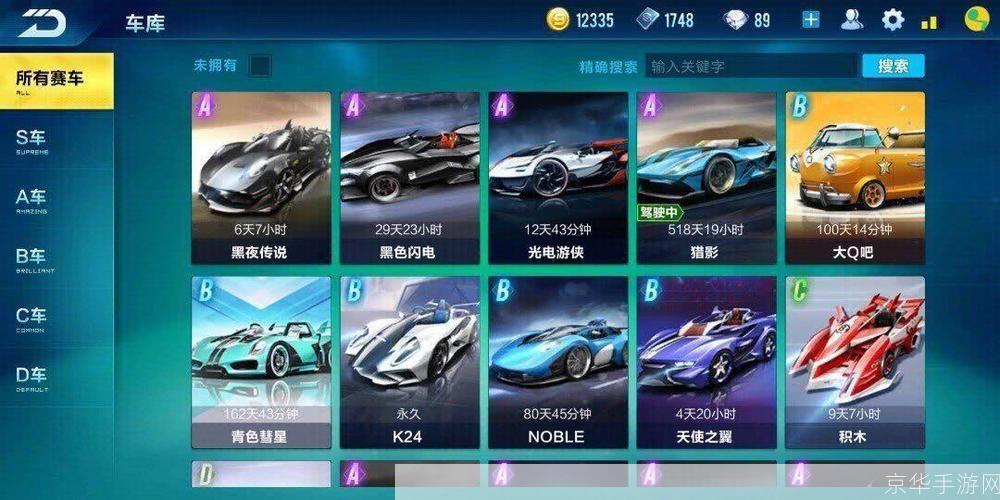This screenshot has width=1000, height=500.
Task: Open the blue plus add-currency button
Action: [x=810, y=20]
